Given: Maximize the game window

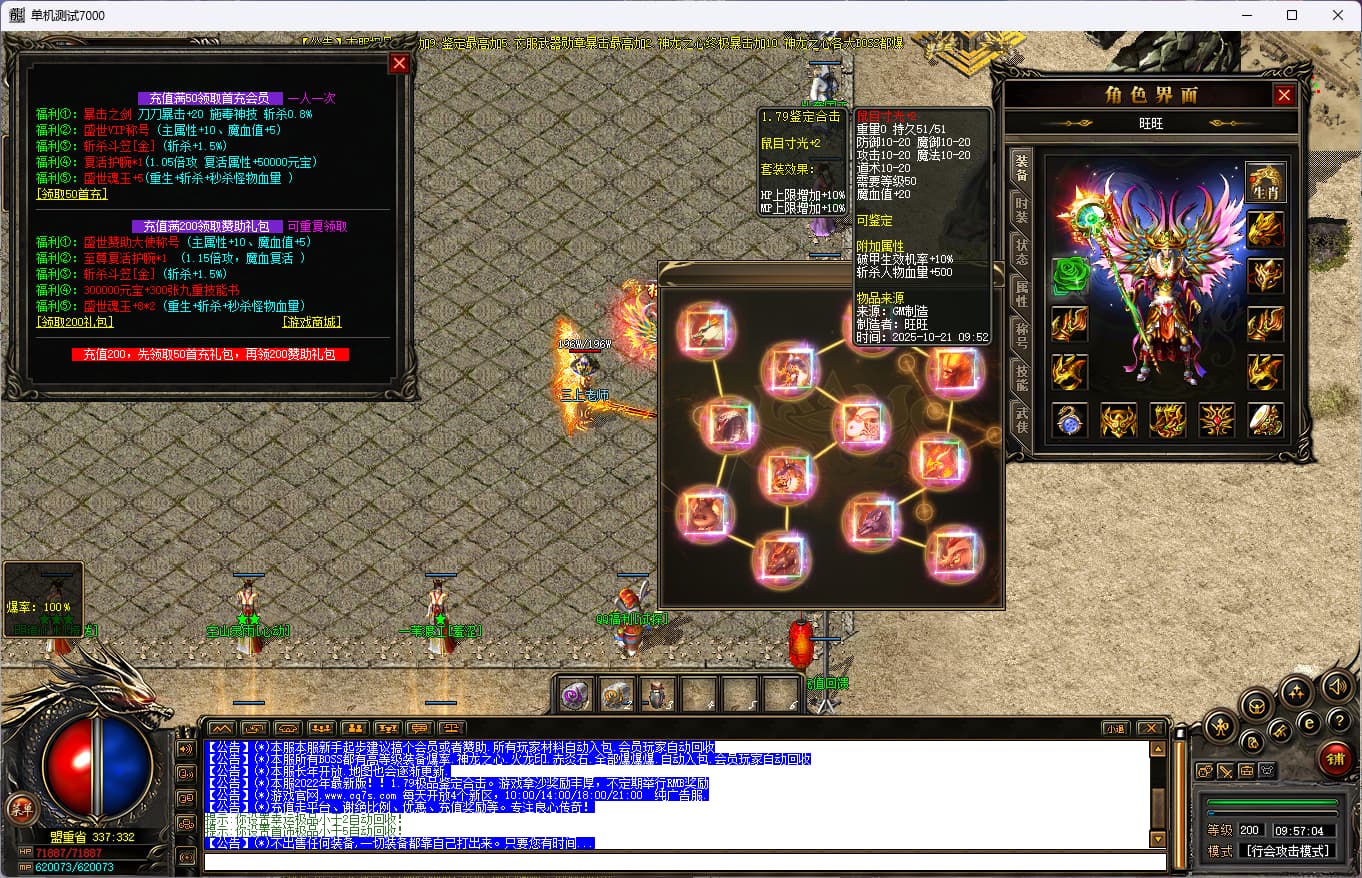Looking at the screenshot, I should (x=1292, y=15).
